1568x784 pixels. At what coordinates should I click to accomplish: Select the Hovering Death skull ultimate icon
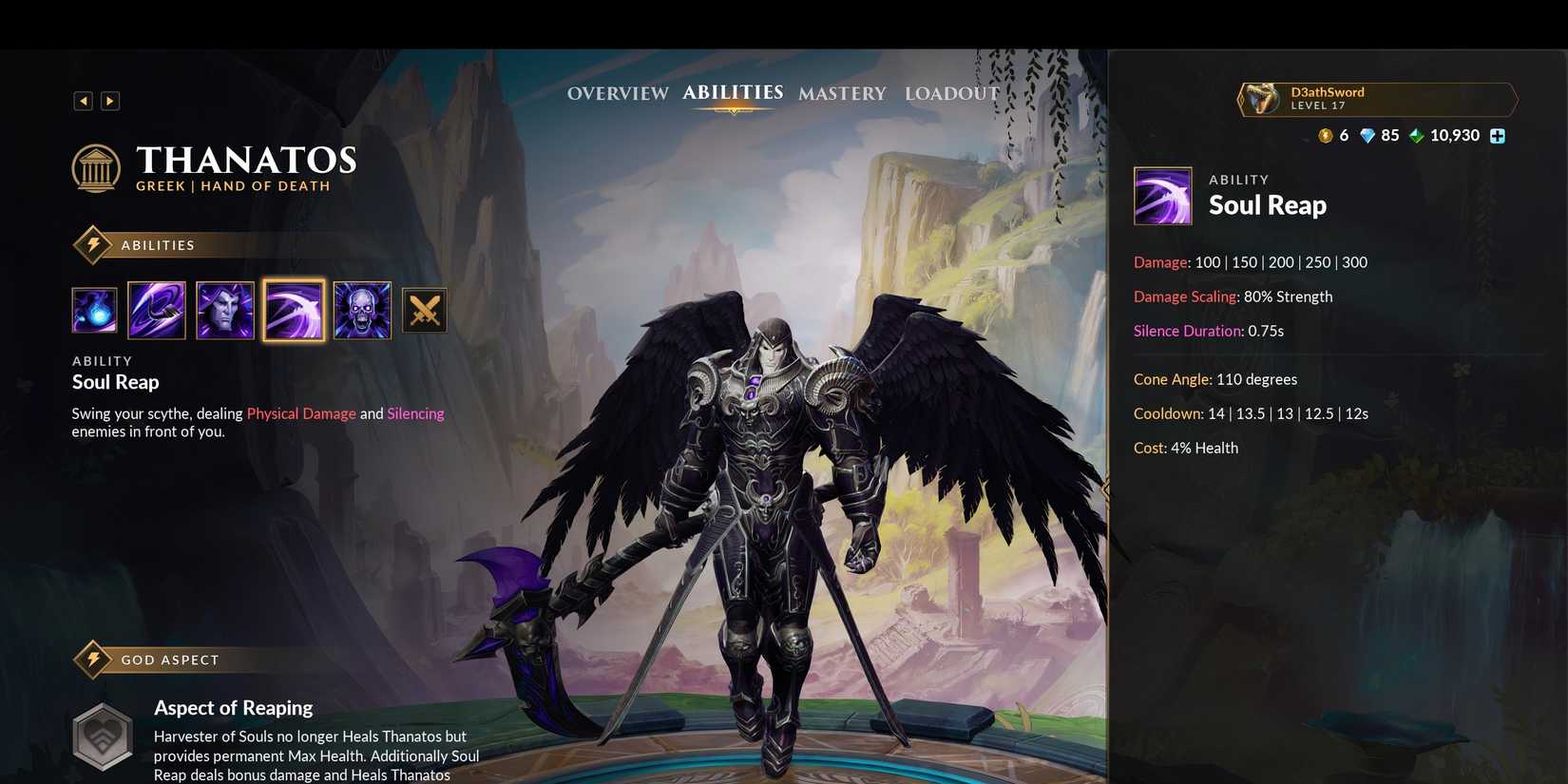(x=362, y=310)
